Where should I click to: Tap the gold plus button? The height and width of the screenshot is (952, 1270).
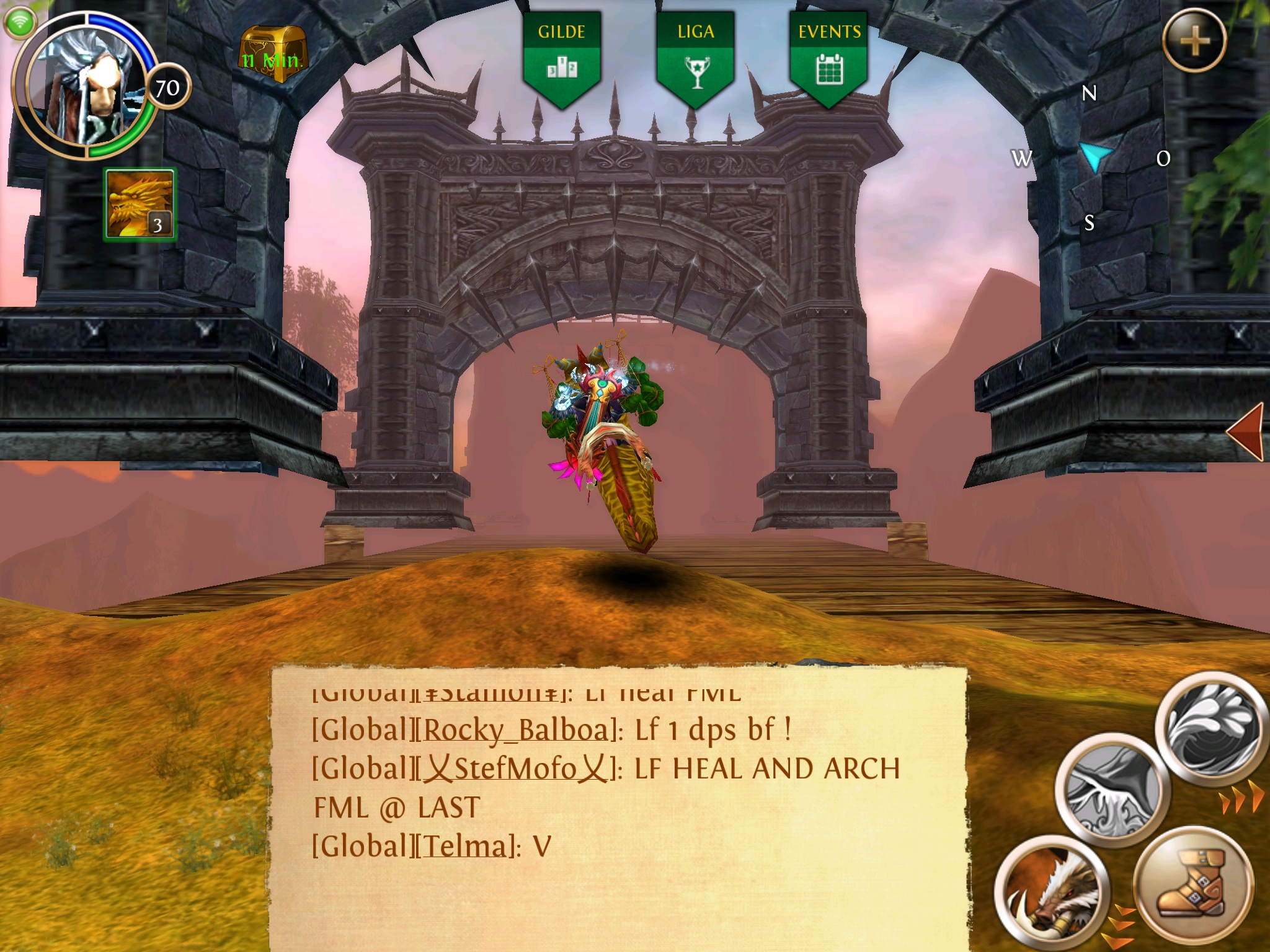tap(1194, 42)
